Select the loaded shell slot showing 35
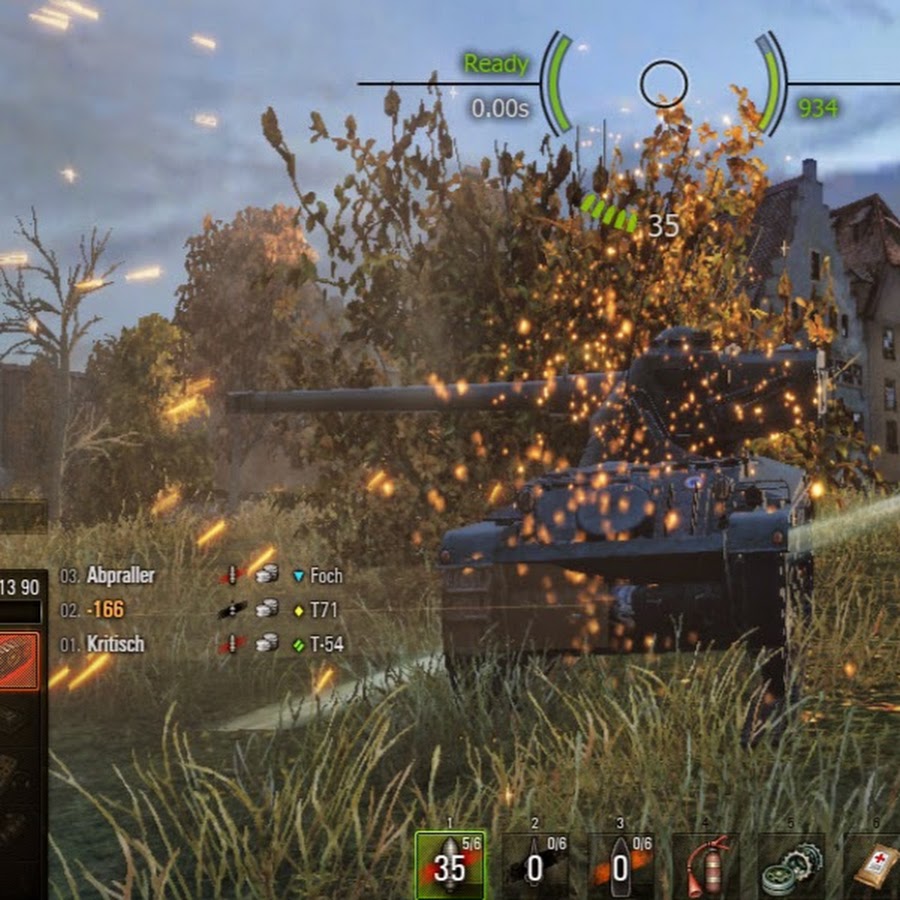This screenshot has width=900, height=900. (450, 866)
